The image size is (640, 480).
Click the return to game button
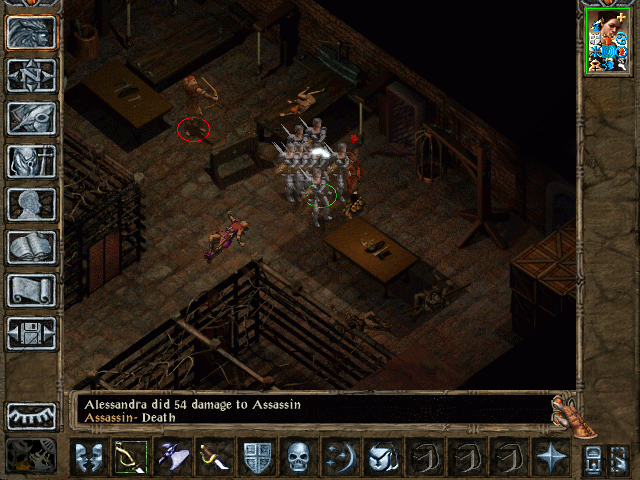click(32, 33)
